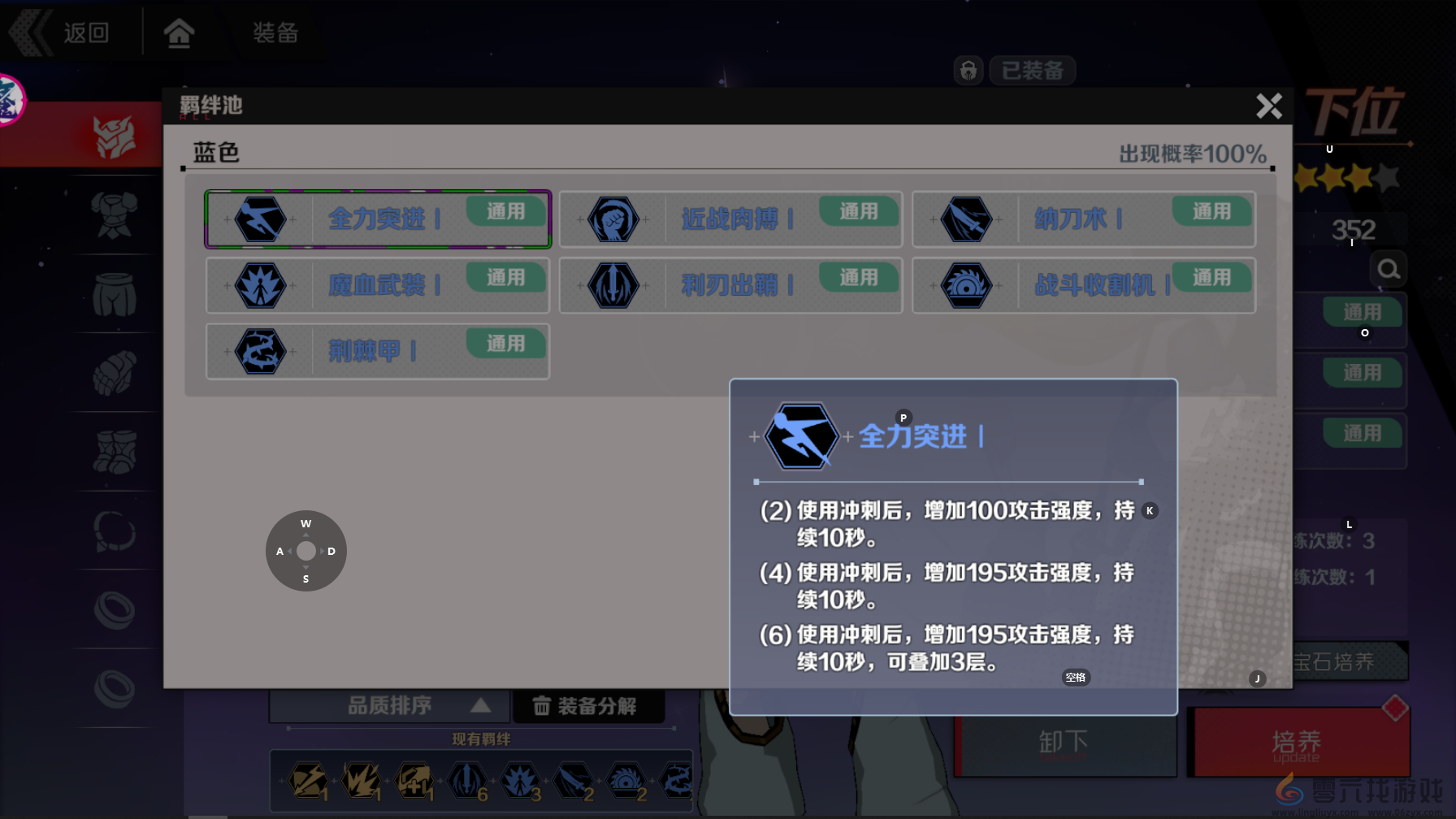The image size is (1456, 819).
Task: Collapse the 品质排序 sort order arrow
Action: (481, 705)
